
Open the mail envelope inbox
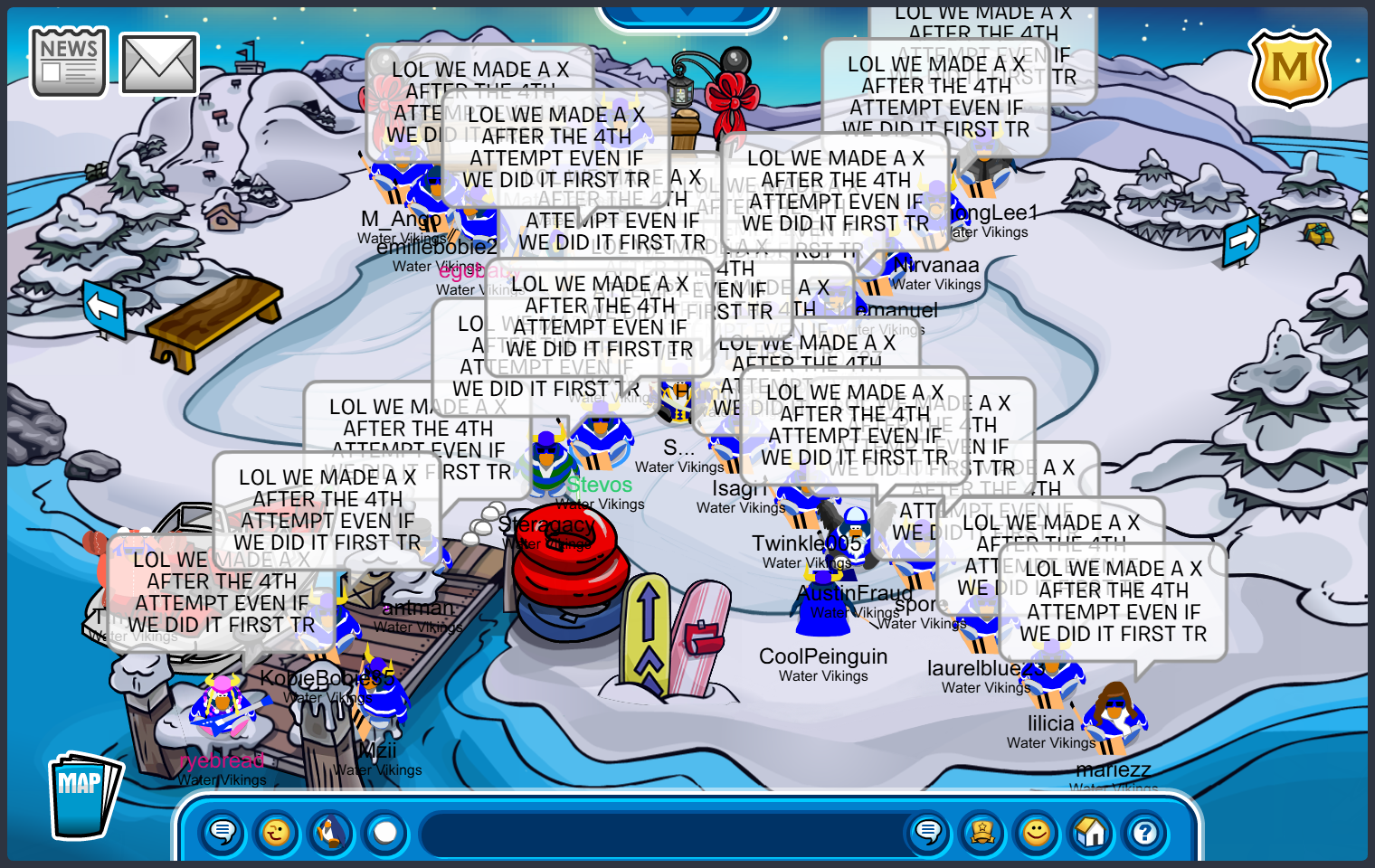159,64
